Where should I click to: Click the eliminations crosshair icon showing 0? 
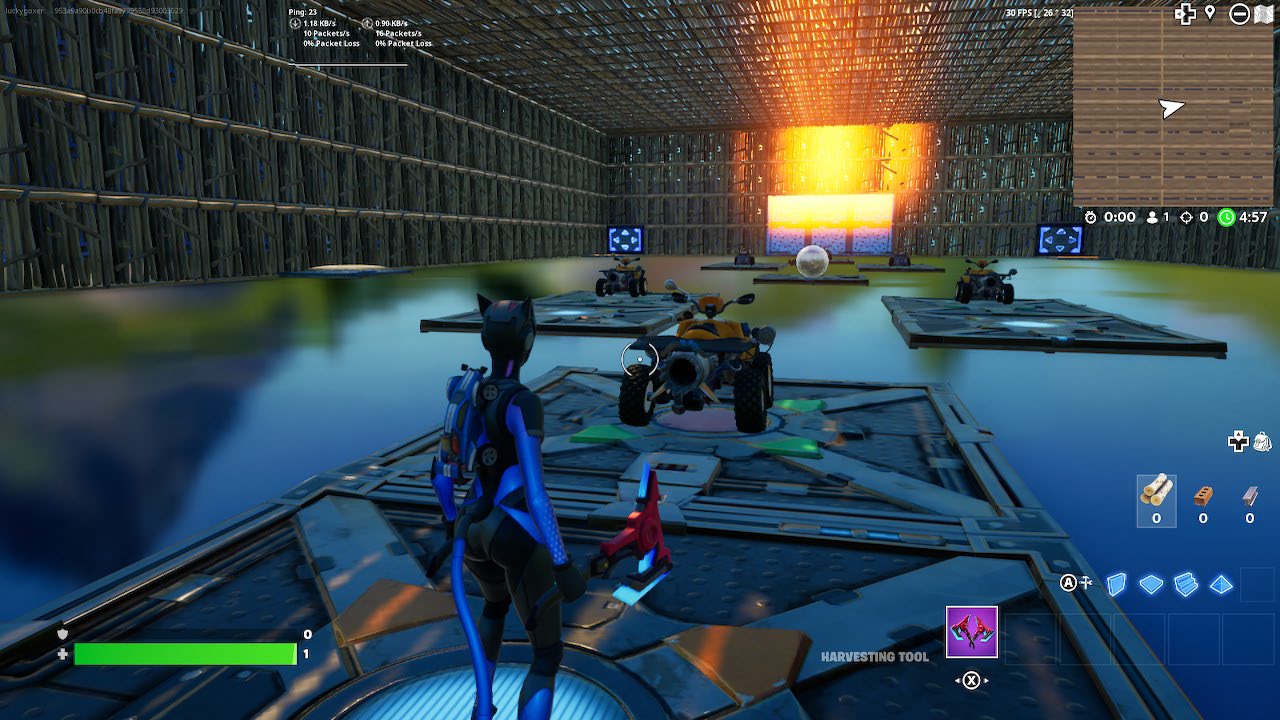click(x=1186, y=217)
